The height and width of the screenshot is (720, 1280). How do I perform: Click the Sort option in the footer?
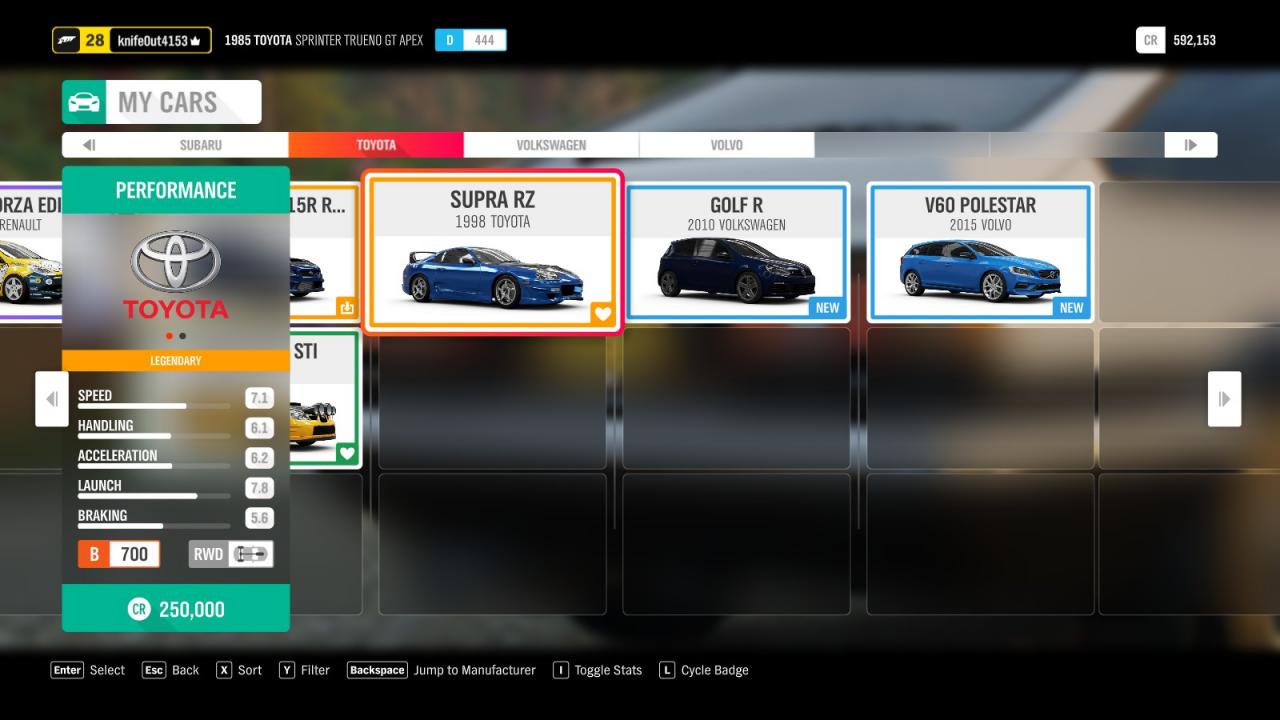coord(239,670)
